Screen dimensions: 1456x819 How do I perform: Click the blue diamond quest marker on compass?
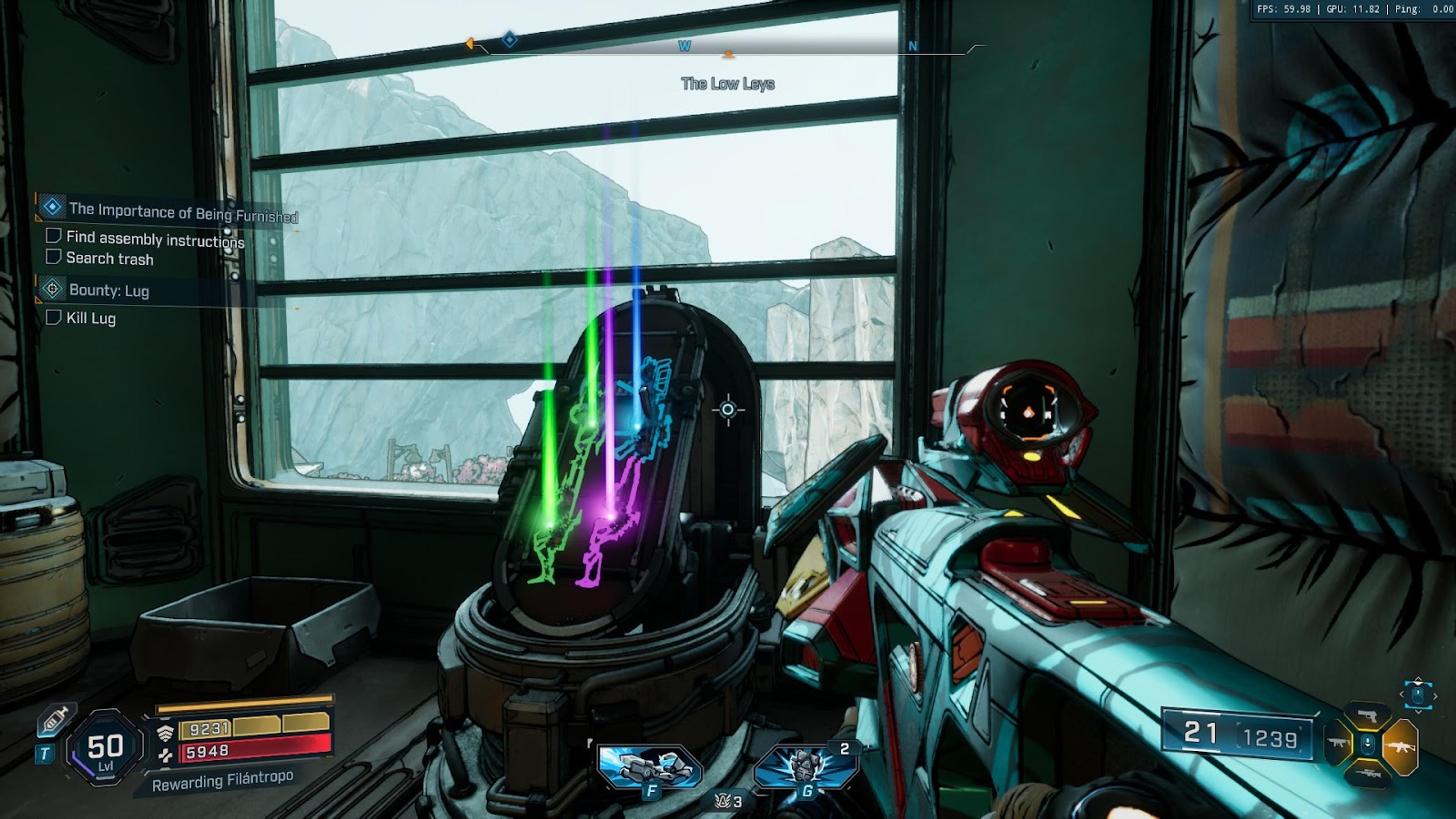(509, 39)
